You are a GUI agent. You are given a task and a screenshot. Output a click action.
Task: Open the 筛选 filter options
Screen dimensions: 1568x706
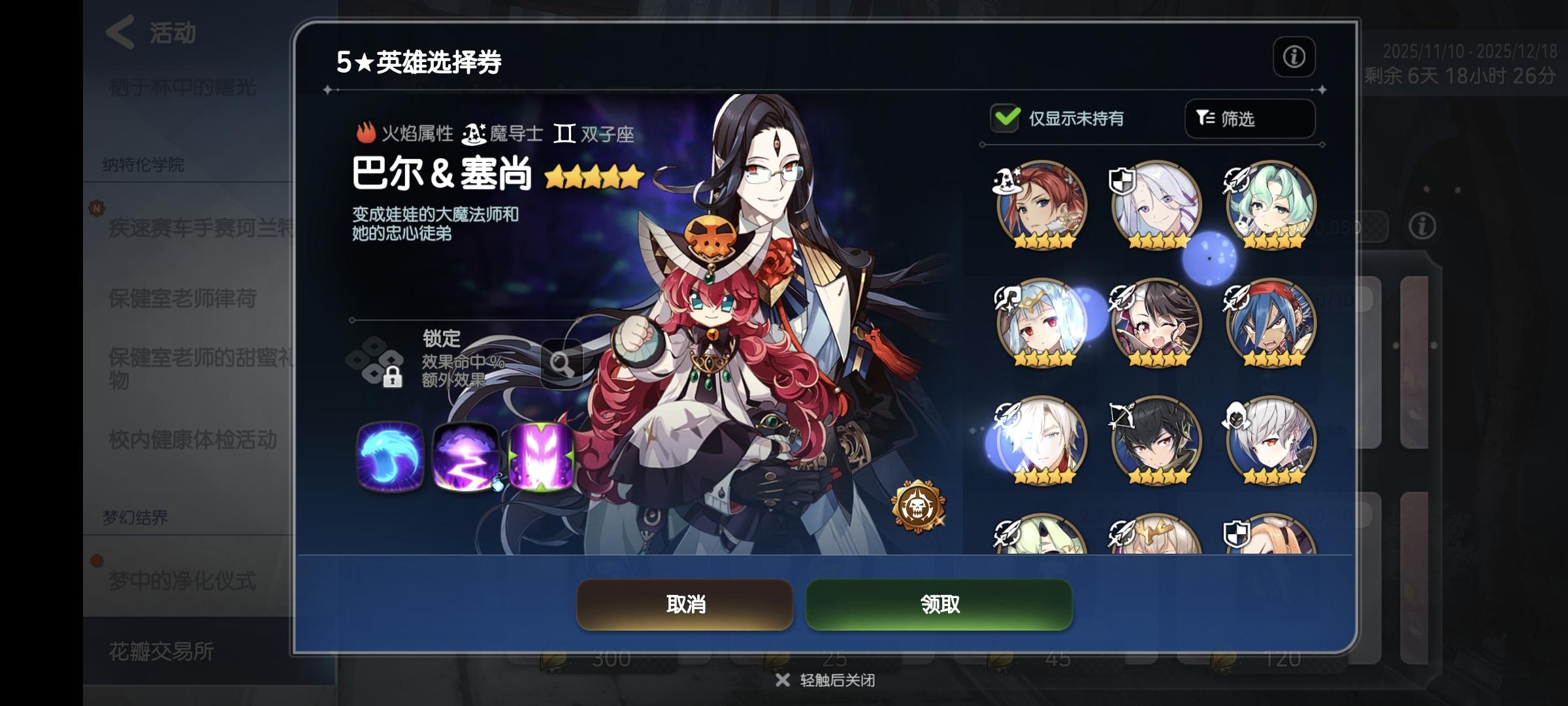(x=1249, y=120)
